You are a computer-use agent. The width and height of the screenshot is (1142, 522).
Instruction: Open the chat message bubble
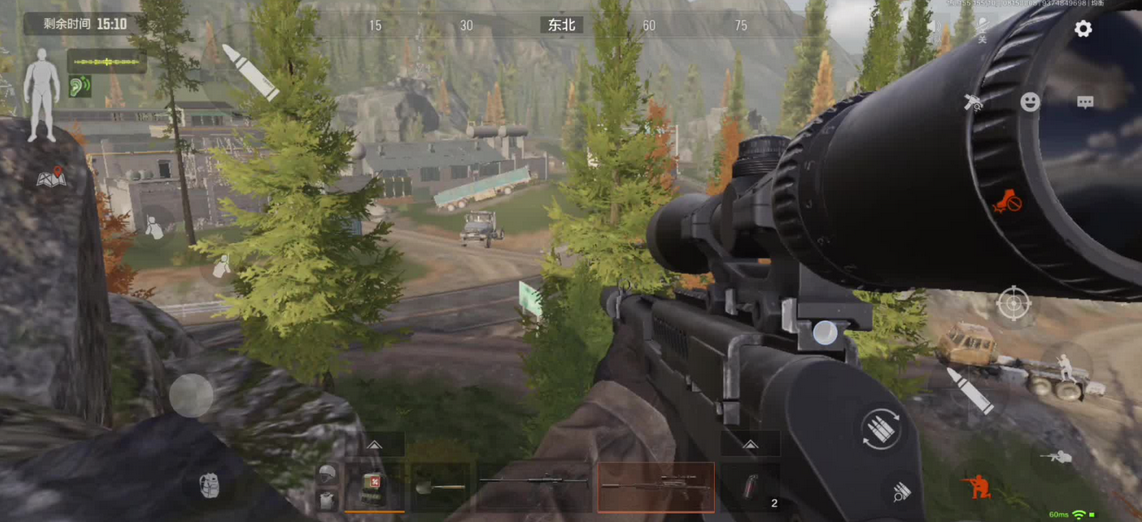[1085, 102]
